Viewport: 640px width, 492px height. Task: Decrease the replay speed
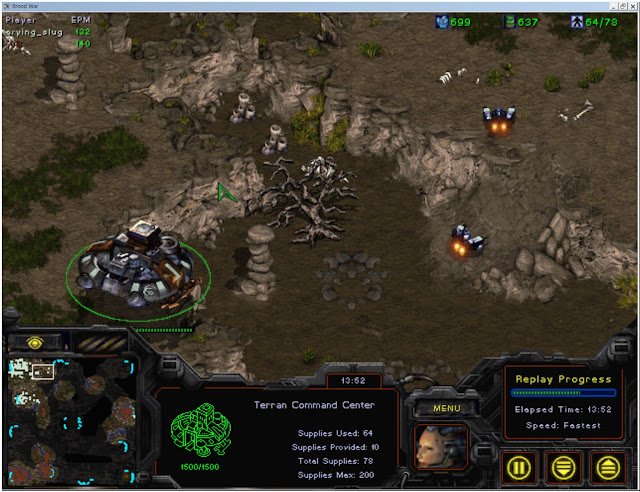pos(566,466)
